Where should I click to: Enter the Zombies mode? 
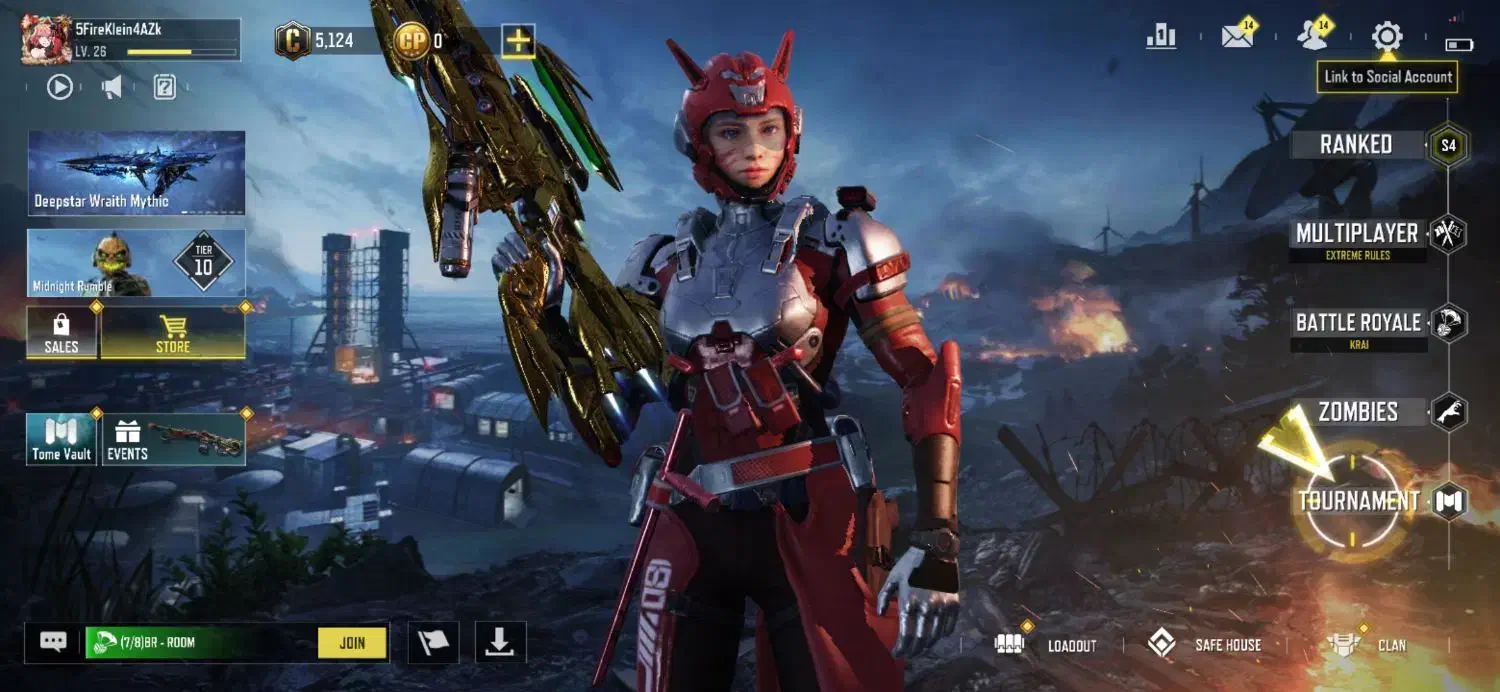pyautogui.click(x=1358, y=412)
